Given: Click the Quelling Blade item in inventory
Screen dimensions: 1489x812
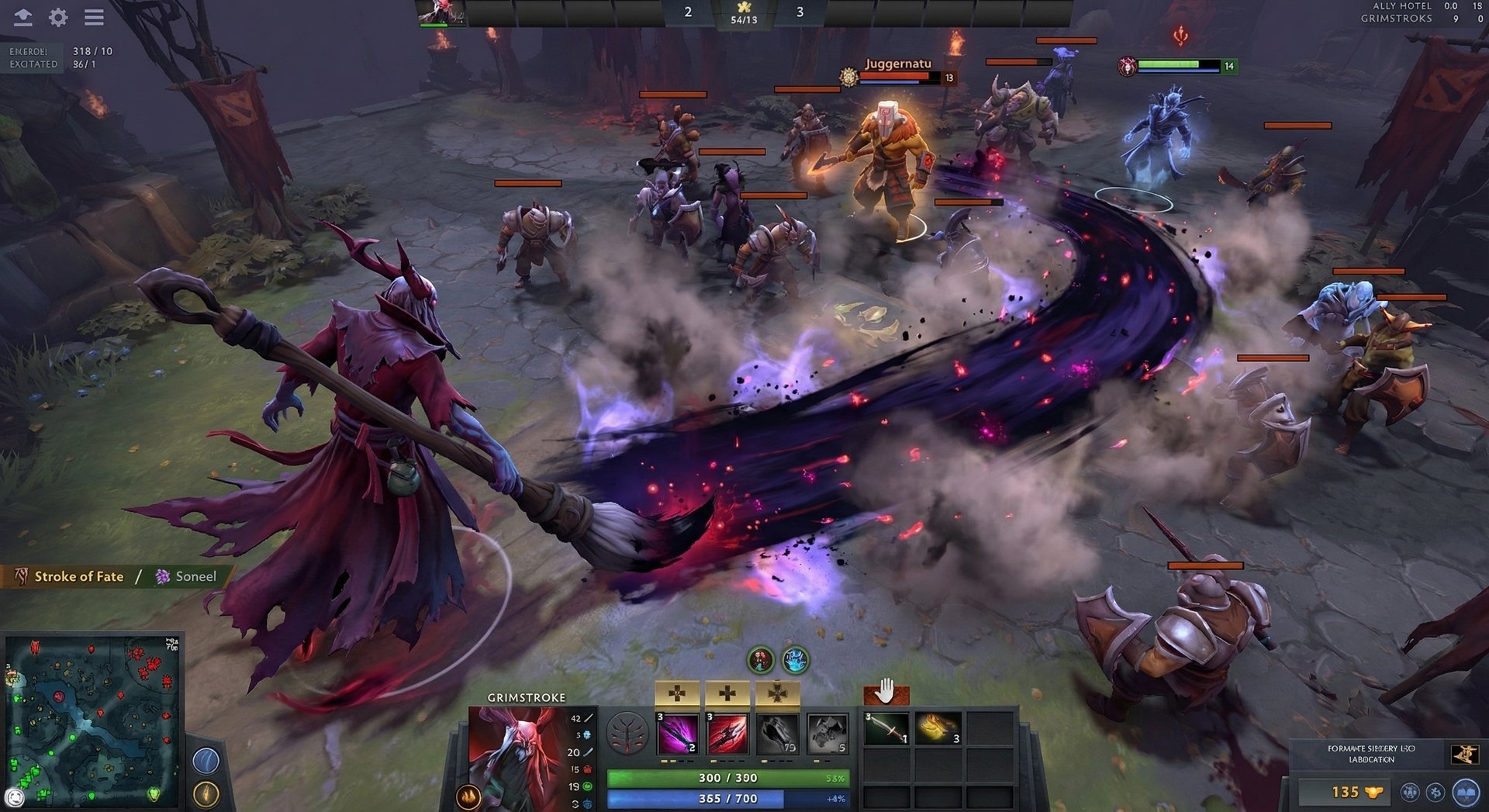Looking at the screenshot, I should pyautogui.click(x=886, y=731).
